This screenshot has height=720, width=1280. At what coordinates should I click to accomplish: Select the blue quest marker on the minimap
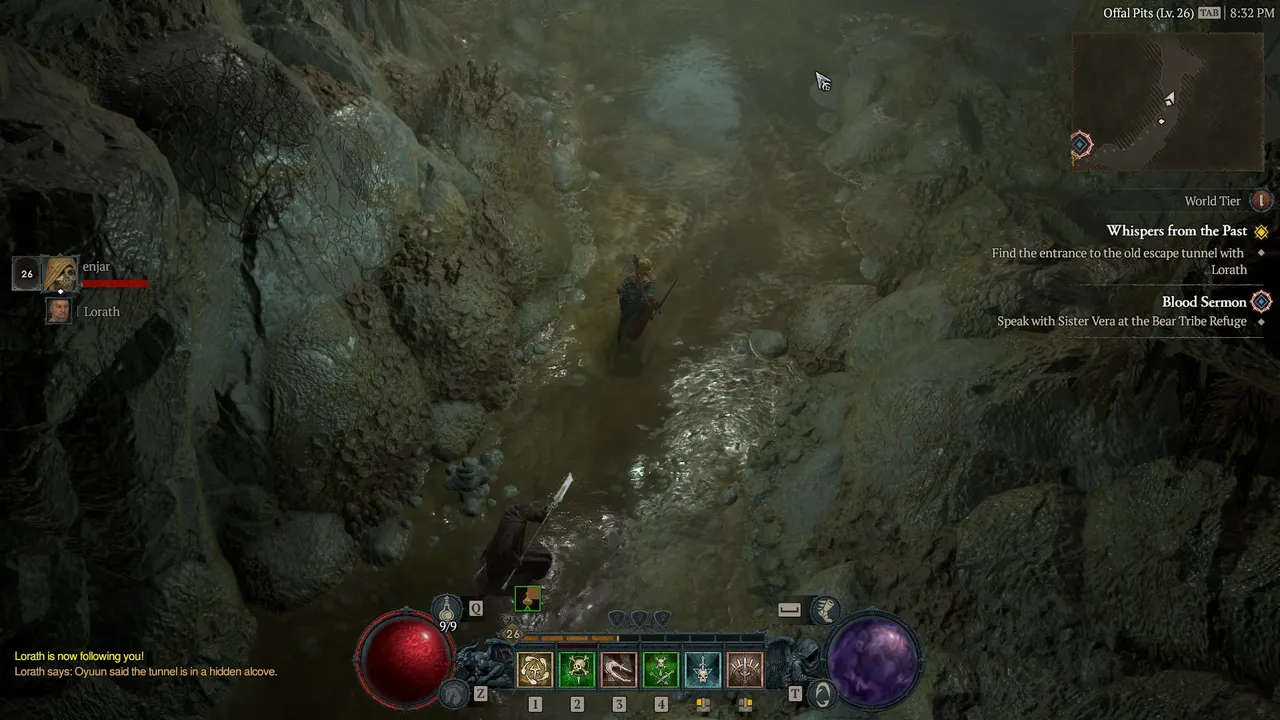pos(1081,145)
